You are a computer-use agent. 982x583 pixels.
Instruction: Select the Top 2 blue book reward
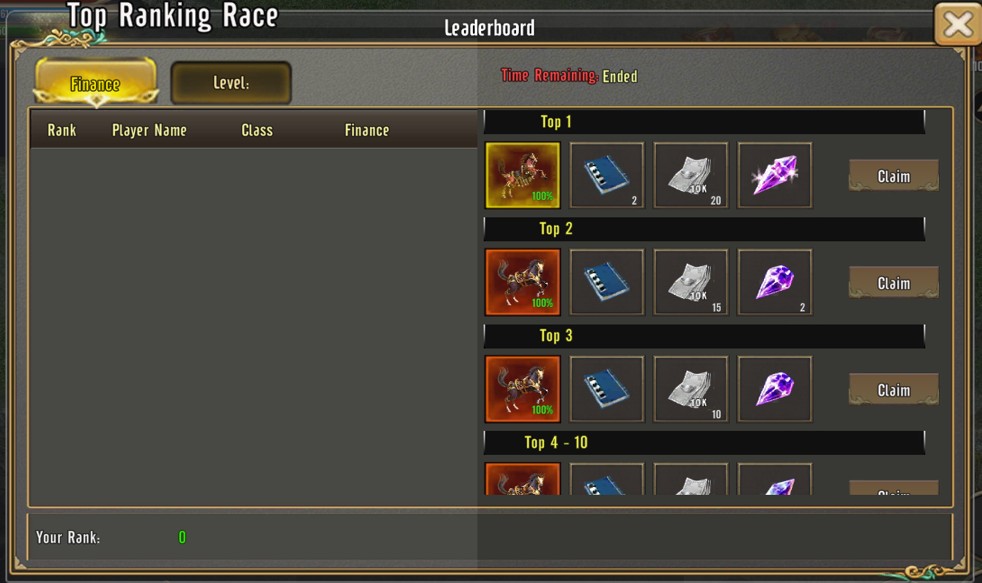[607, 283]
